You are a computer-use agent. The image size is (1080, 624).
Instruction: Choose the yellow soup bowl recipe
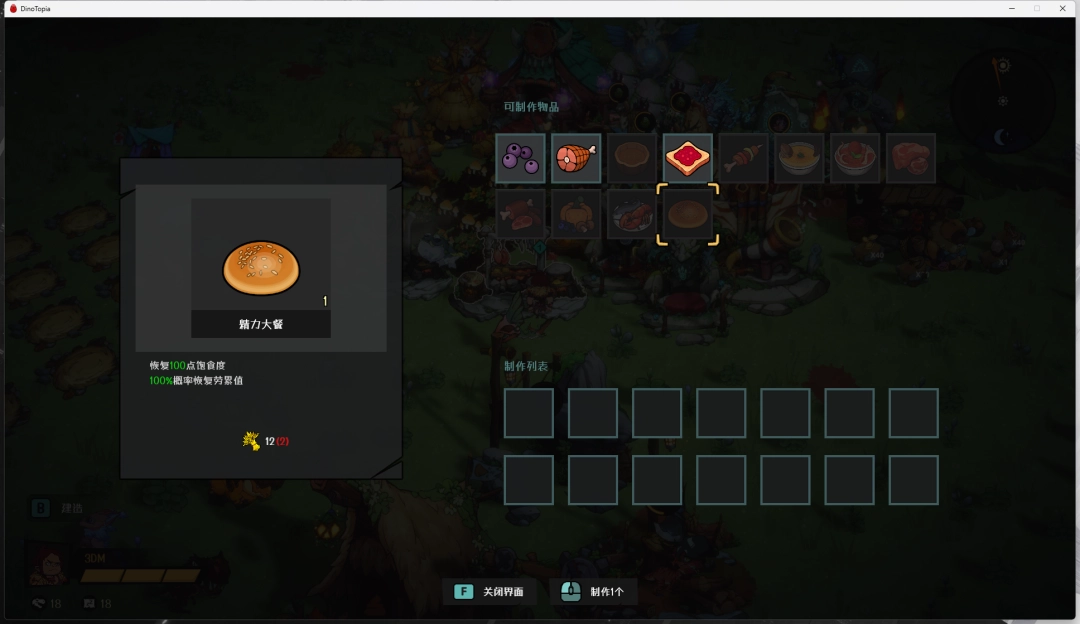(x=799, y=158)
